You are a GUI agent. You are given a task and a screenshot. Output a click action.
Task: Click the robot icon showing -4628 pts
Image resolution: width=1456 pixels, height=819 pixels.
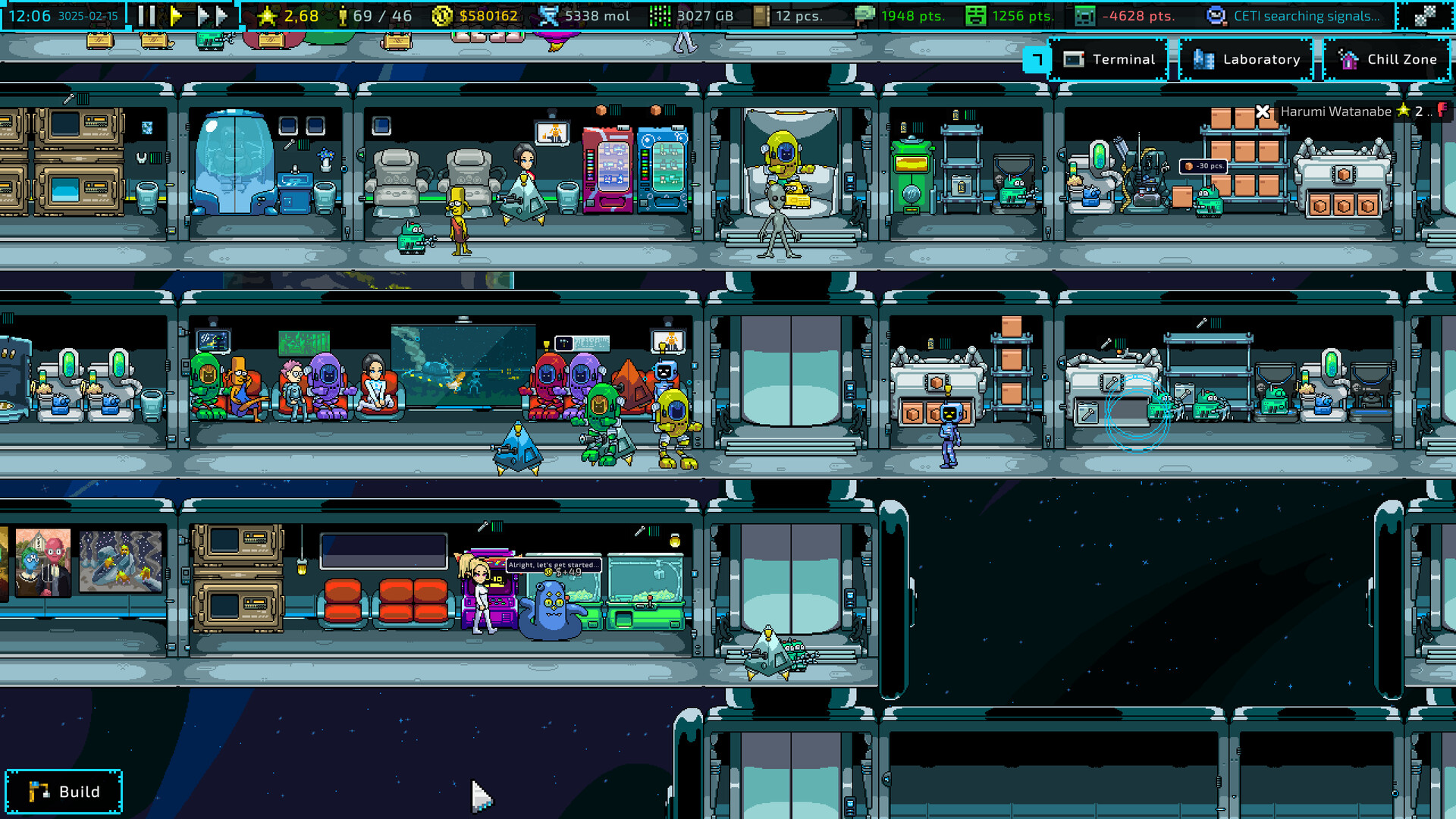1084,14
